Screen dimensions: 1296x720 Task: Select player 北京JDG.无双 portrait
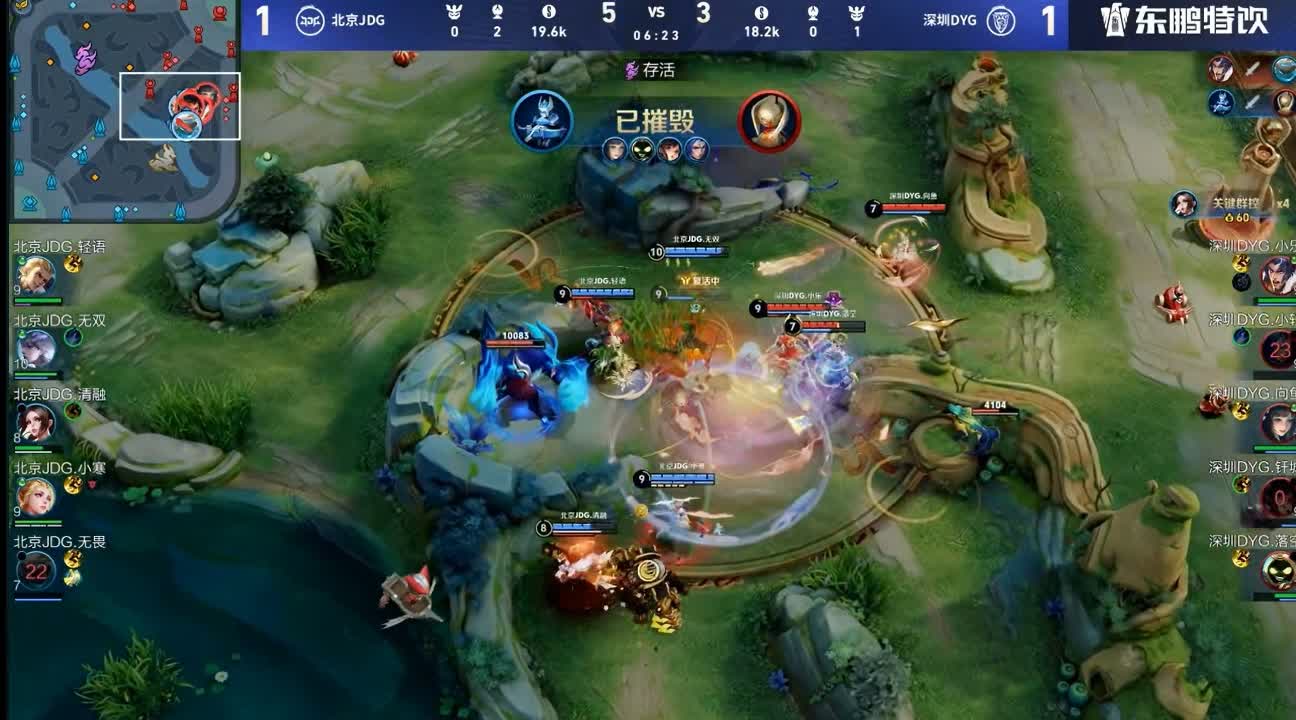click(36, 349)
